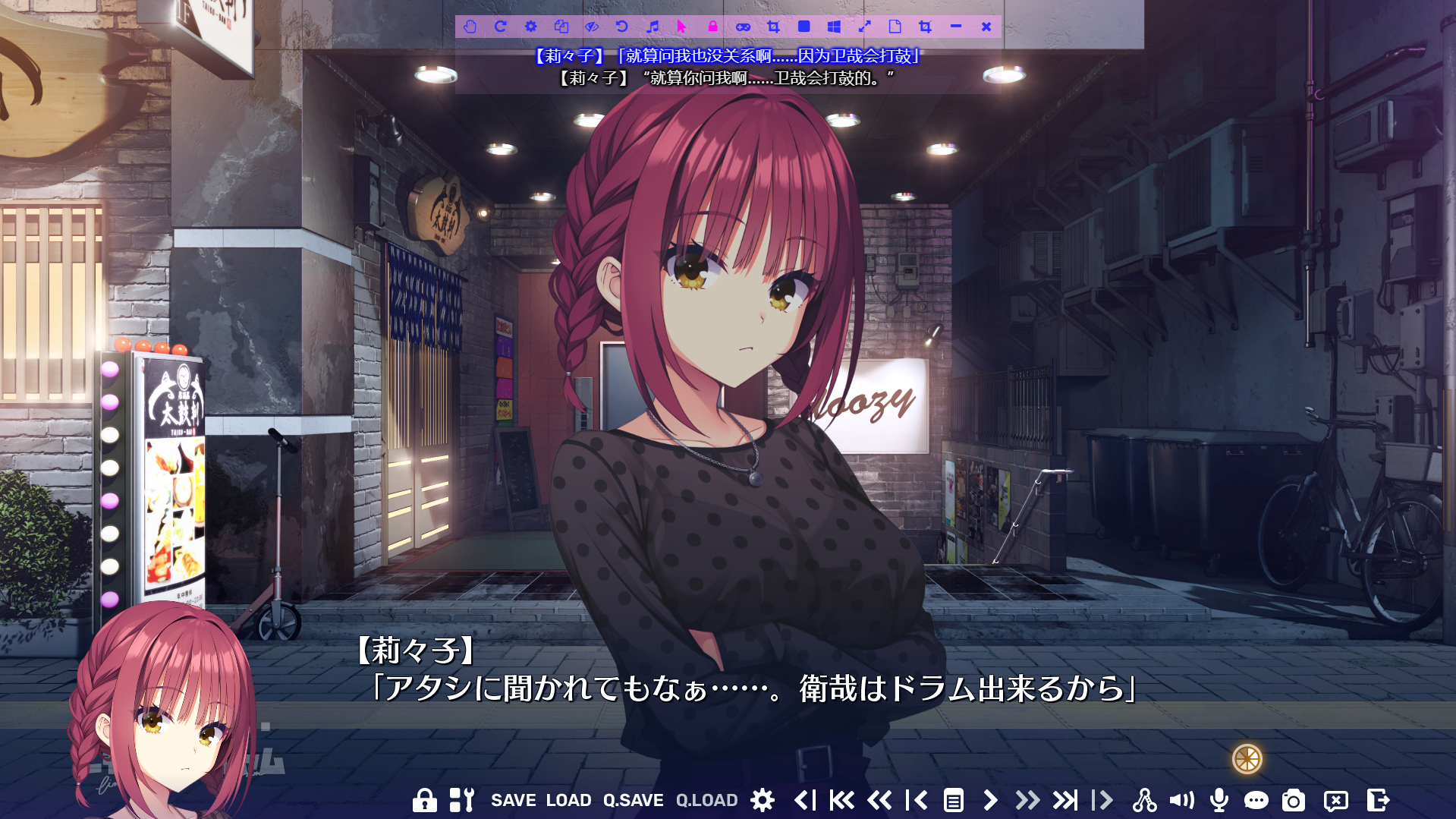Exit the game via door-arrow icon
1456x819 pixels.
[1378, 800]
